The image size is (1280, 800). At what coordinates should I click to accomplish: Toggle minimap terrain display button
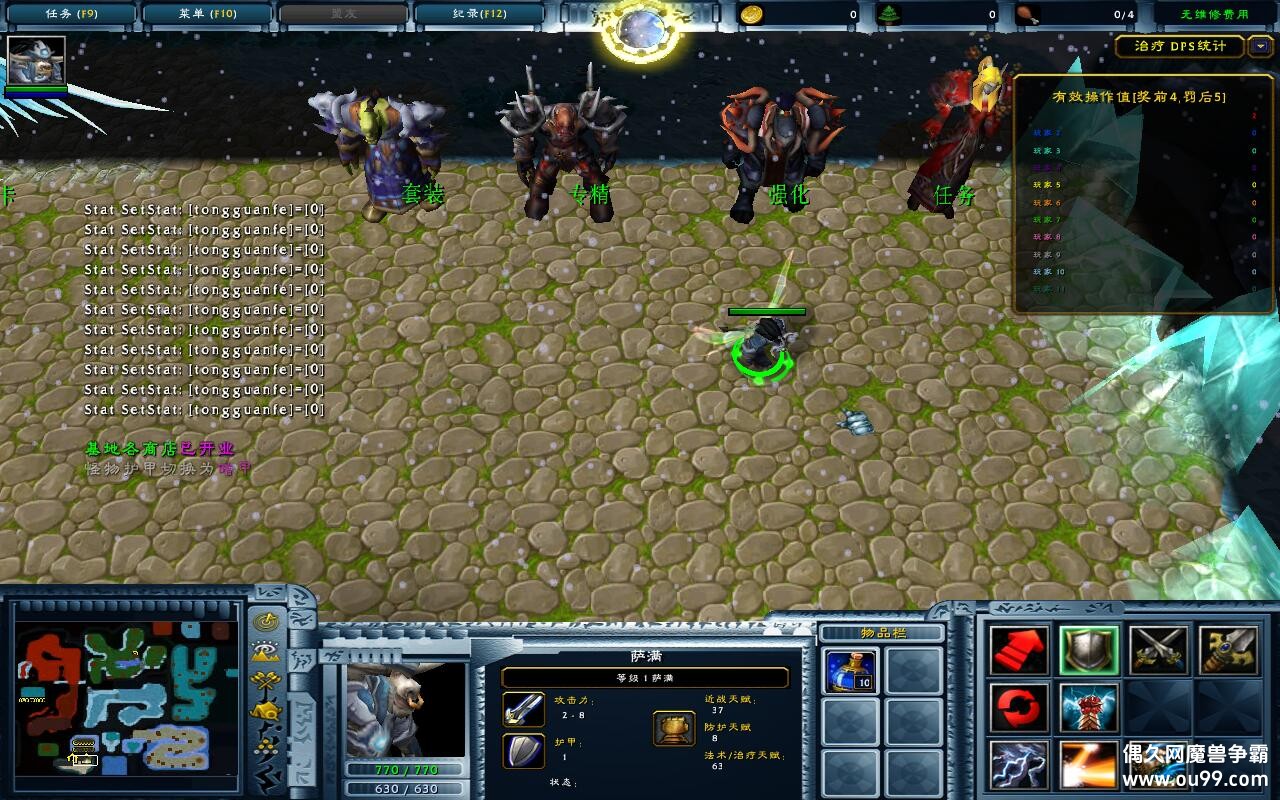tap(266, 652)
